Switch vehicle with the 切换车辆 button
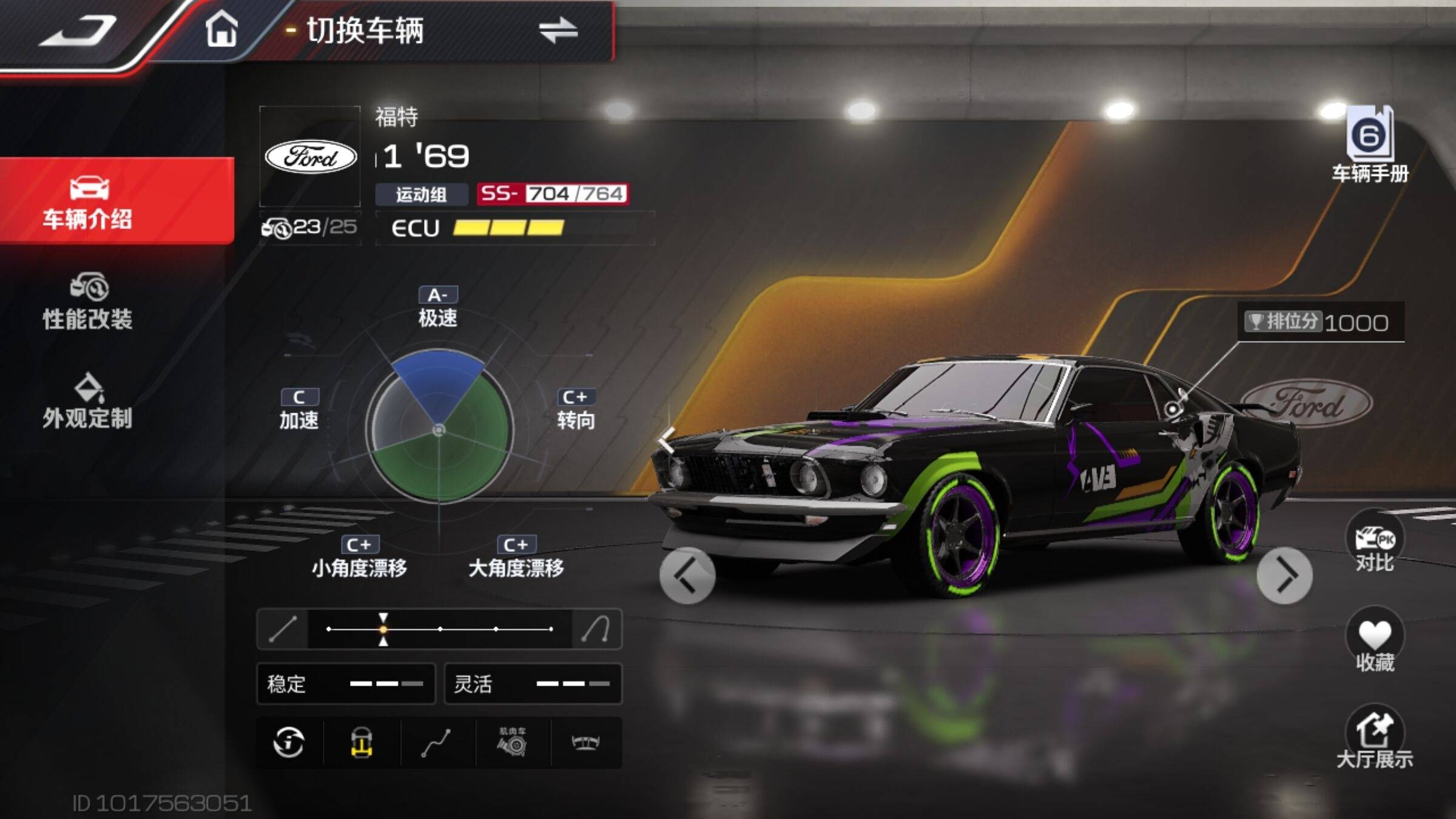The width and height of the screenshot is (1456, 819). click(x=443, y=30)
